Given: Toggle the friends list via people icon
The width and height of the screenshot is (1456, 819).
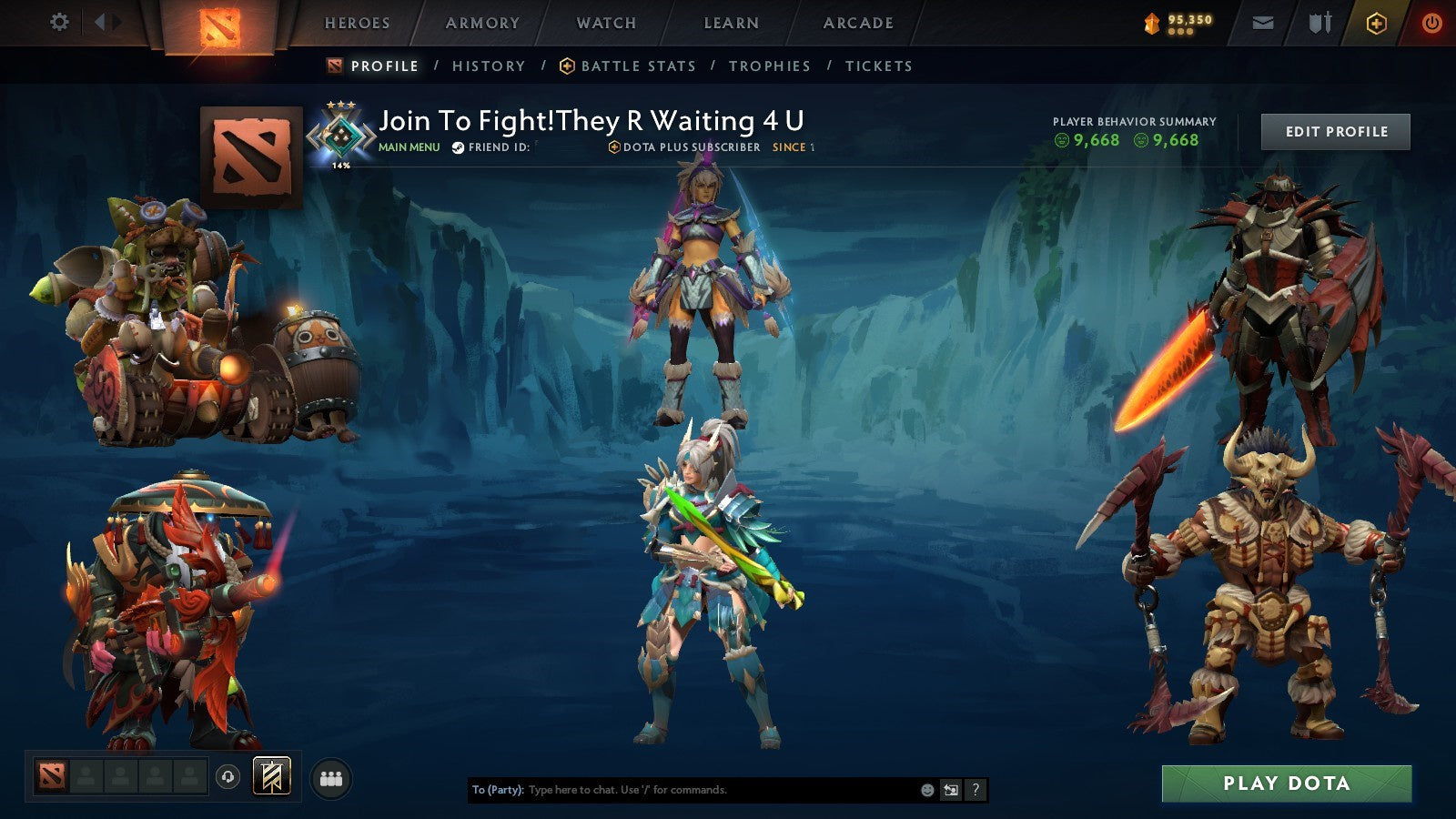Looking at the screenshot, I should (331, 776).
